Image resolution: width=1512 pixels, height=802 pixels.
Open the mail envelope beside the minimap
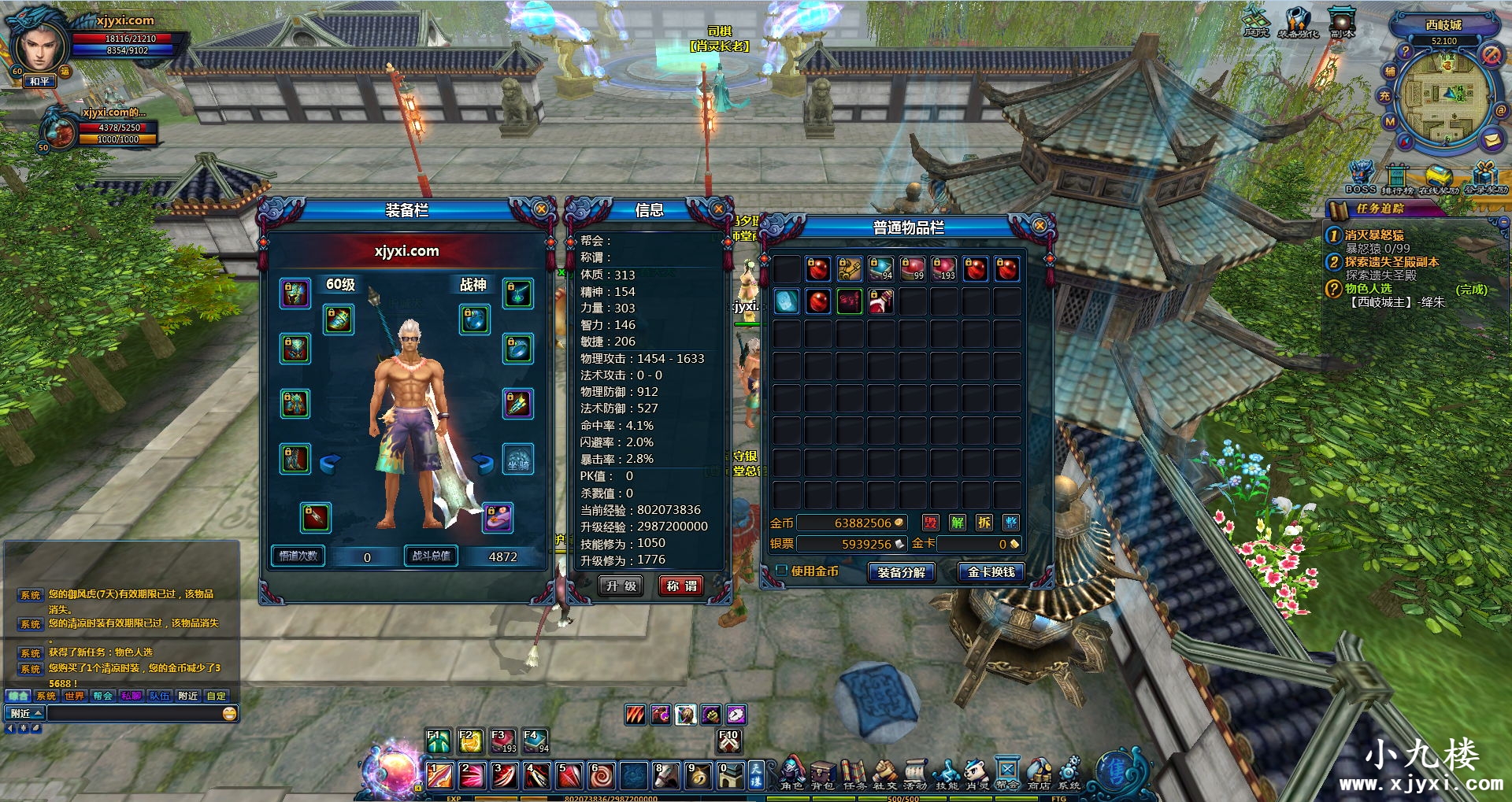1492,140
